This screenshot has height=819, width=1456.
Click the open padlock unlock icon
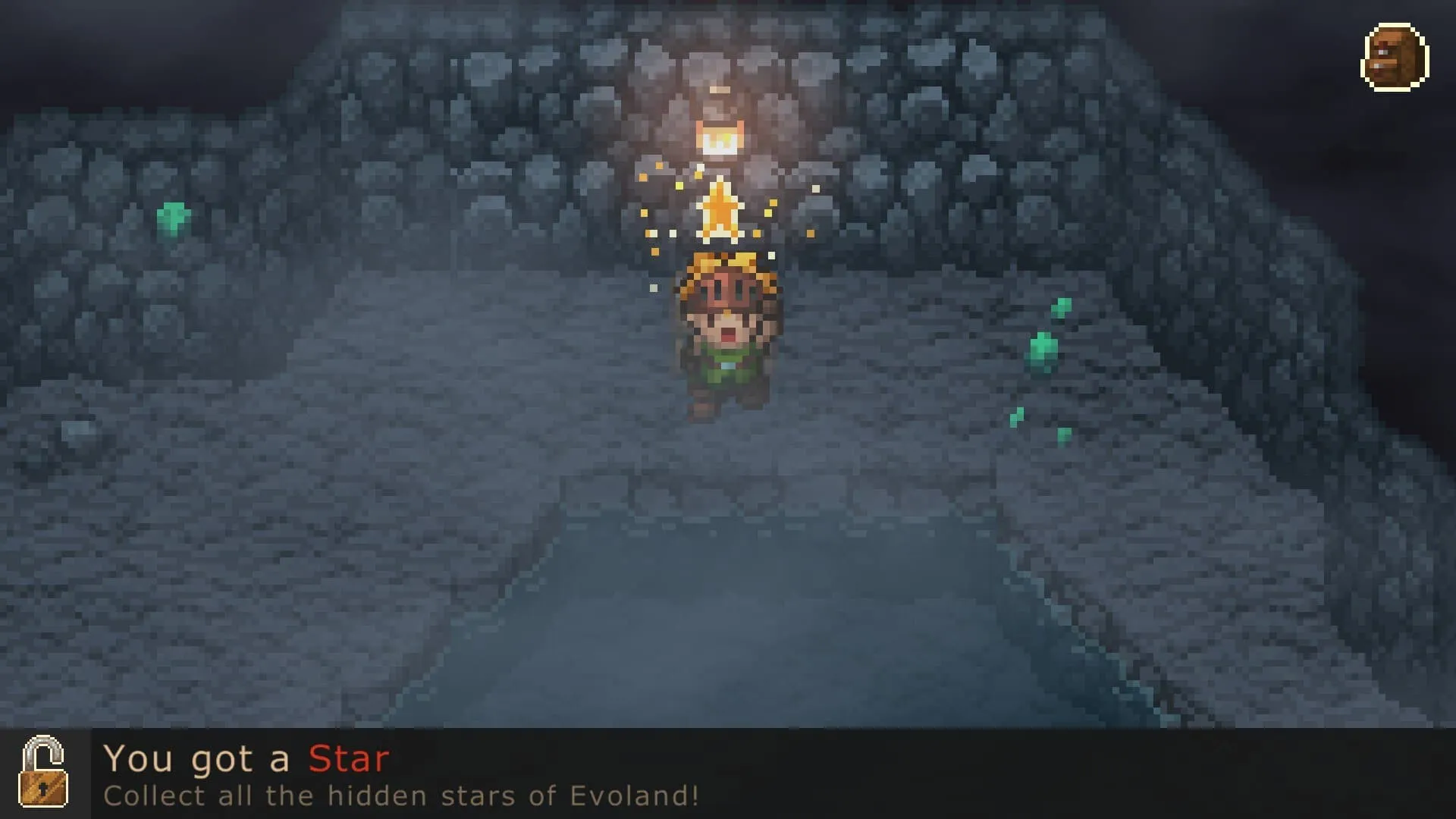[44, 772]
